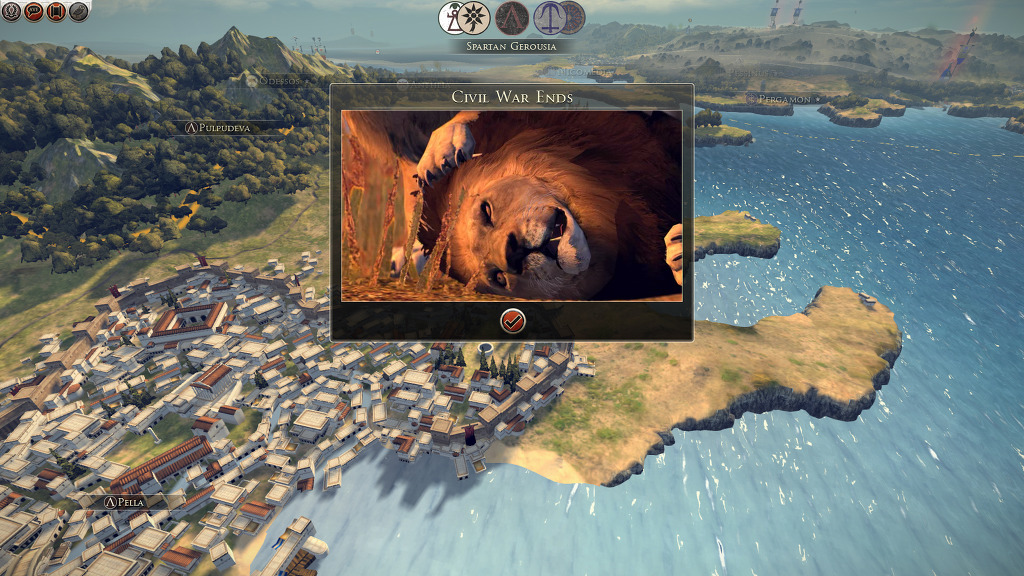The width and height of the screenshot is (1024, 576).
Task: Select the Spartan lambda faction emblem
Action: (512, 17)
